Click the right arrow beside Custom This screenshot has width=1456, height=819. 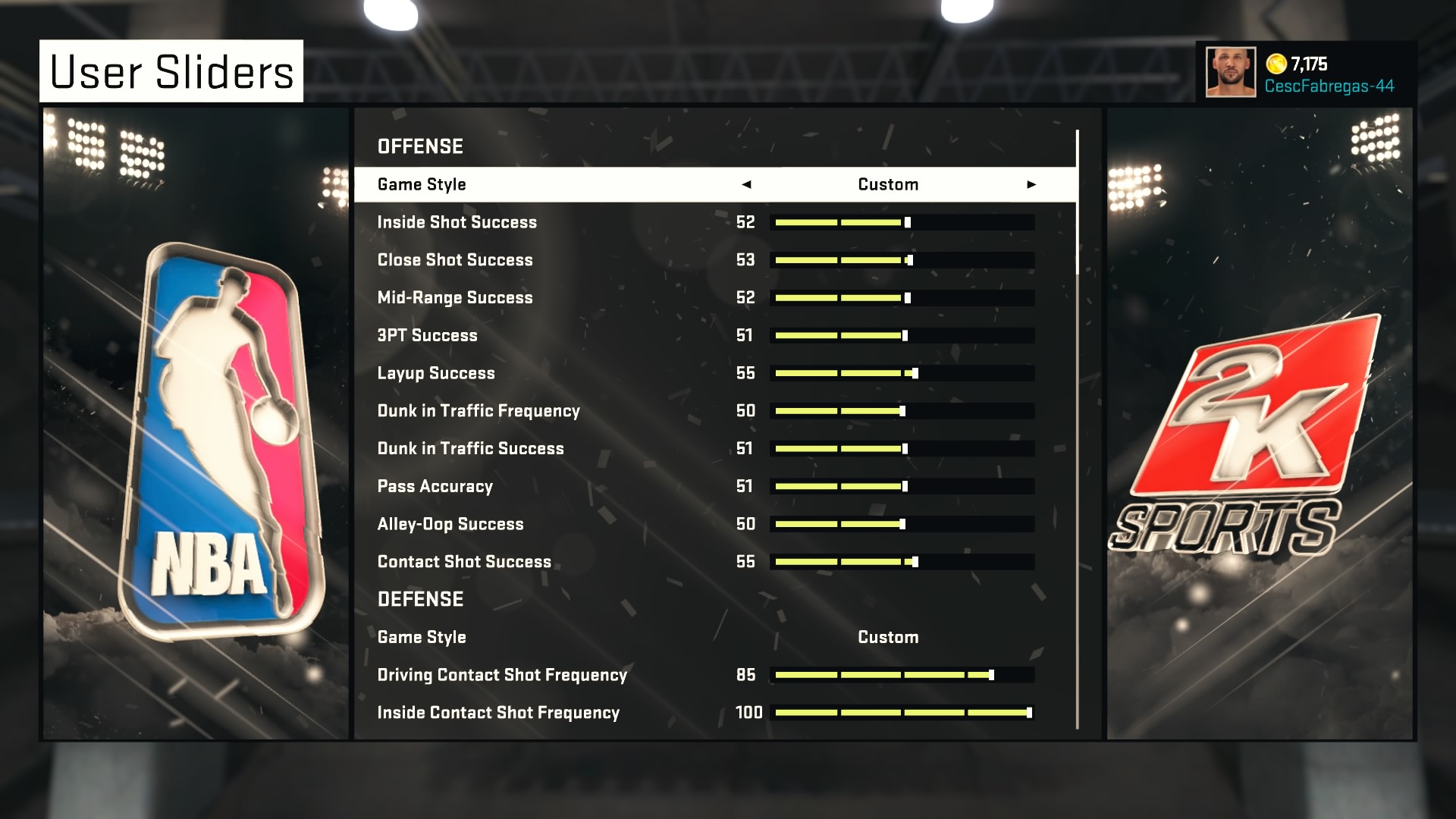(x=1031, y=184)
